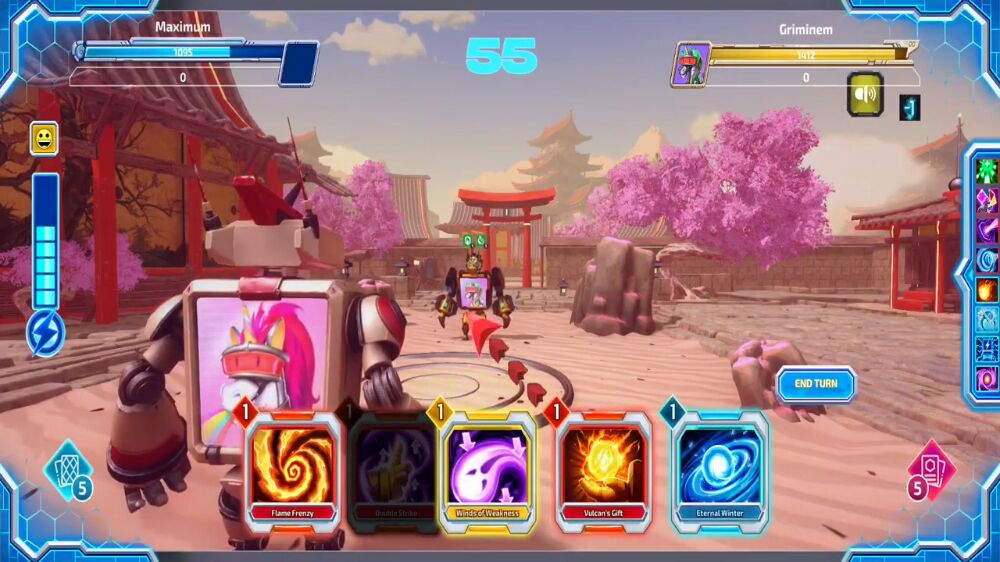
Task: Select the green starburst icon in side panel
Action: (x=987, y=171)
